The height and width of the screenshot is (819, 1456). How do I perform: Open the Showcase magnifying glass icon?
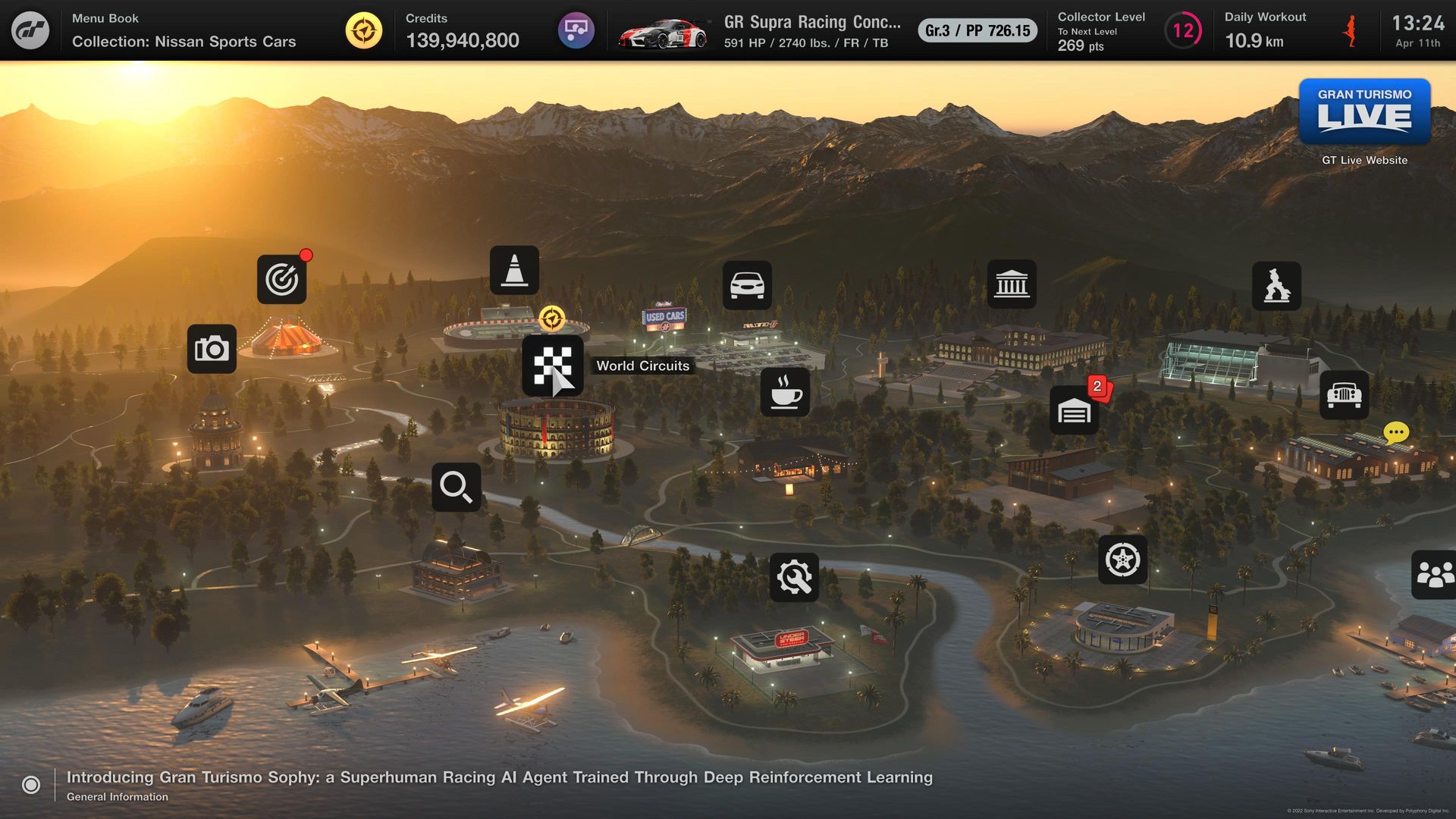[456, 487]
